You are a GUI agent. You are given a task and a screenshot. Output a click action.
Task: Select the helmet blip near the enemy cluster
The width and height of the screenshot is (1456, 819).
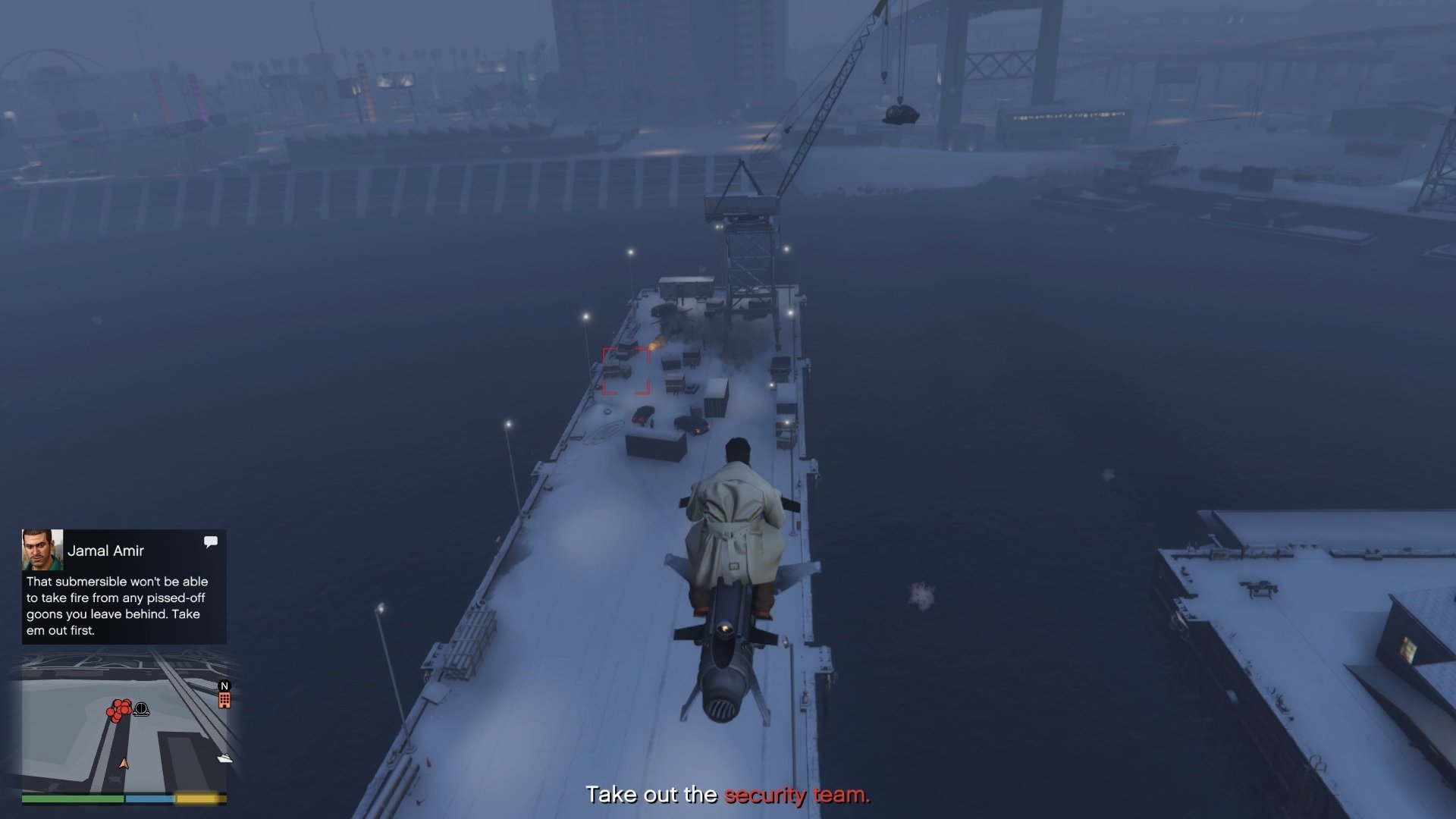click(x=141, y=710)
